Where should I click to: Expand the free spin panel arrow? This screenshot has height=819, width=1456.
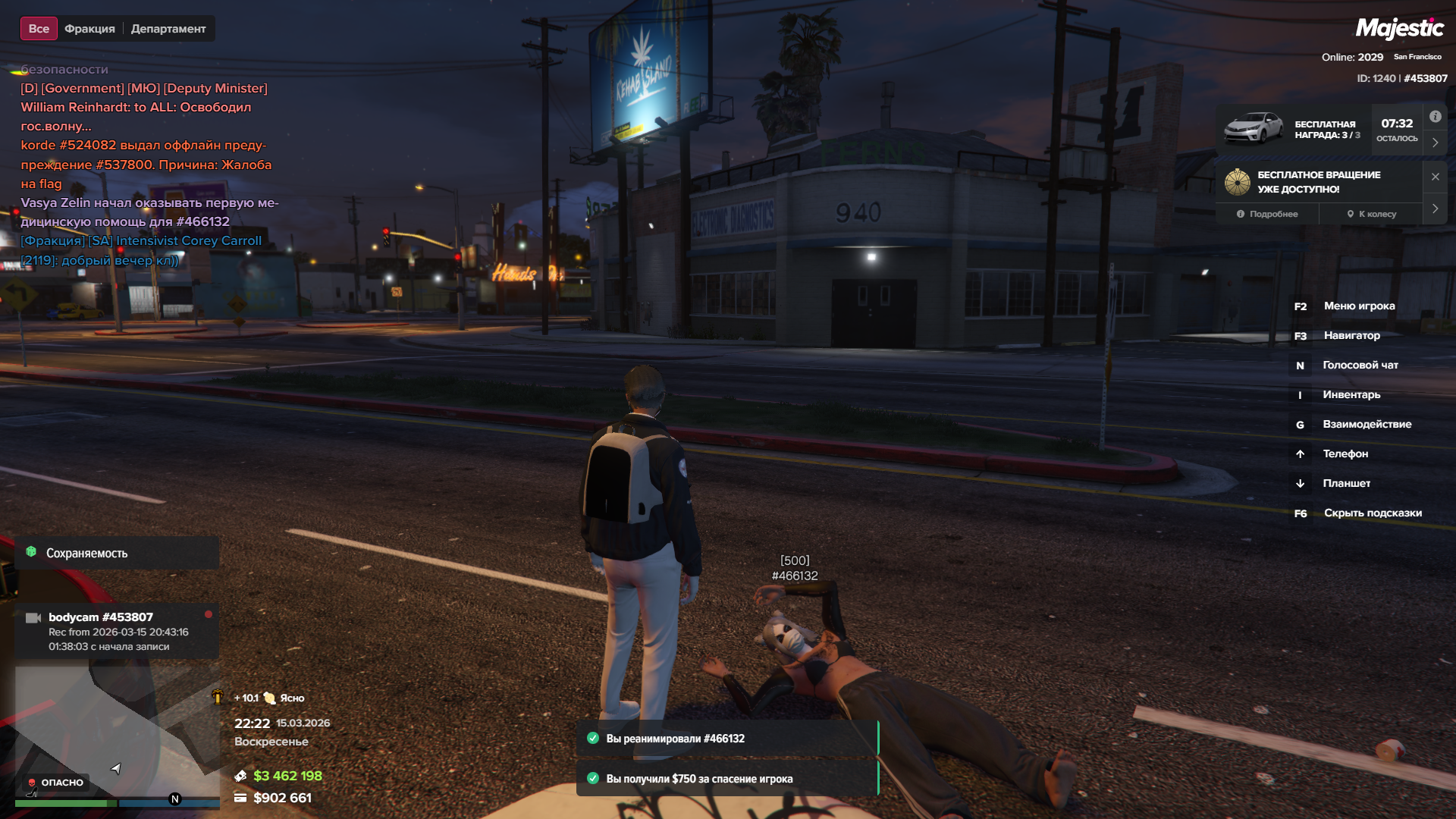[1435, 209]
